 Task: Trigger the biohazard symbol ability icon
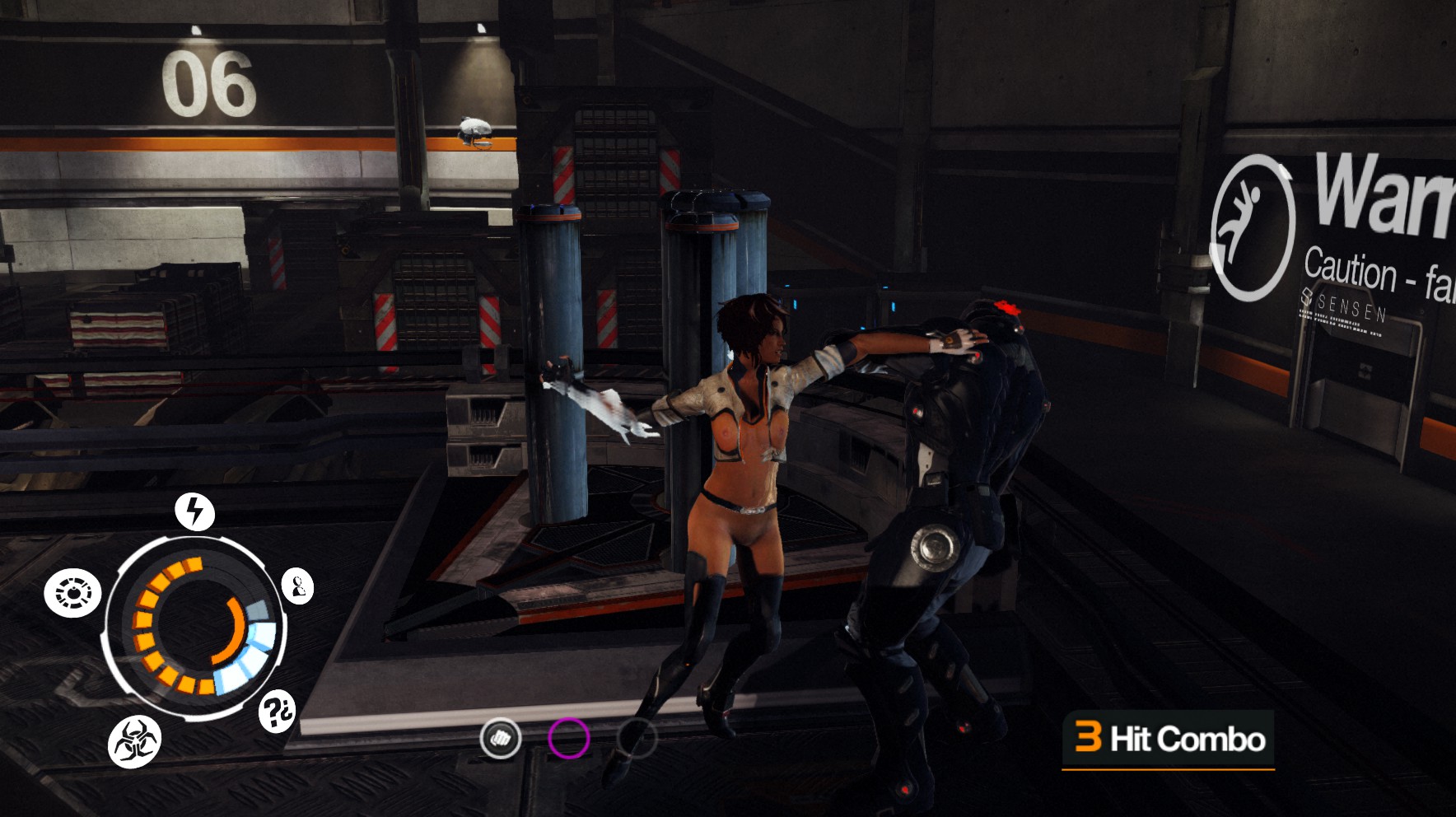[x=134, y=741]
